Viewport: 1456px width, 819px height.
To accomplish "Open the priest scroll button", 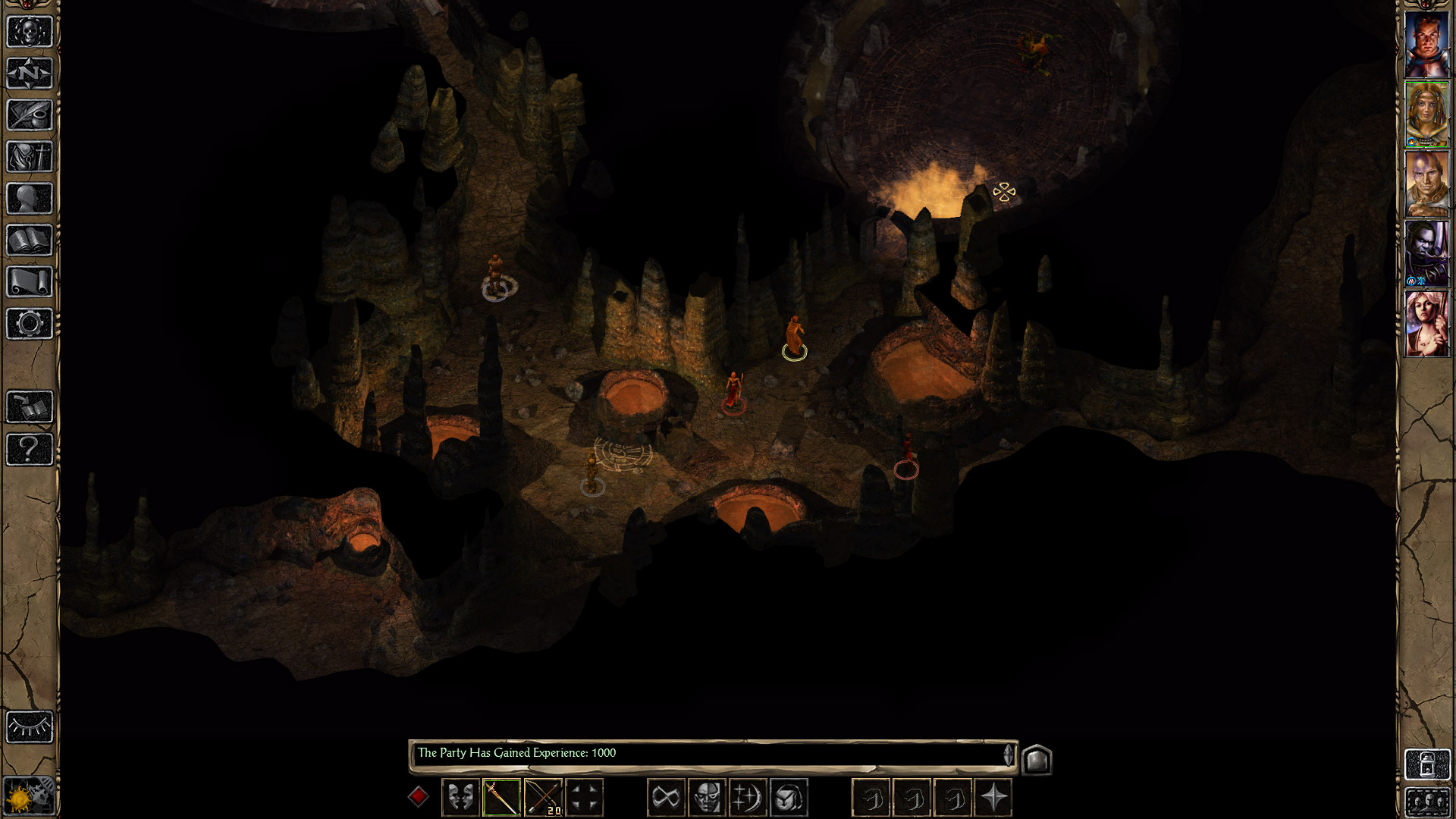I will pos(30,282).
